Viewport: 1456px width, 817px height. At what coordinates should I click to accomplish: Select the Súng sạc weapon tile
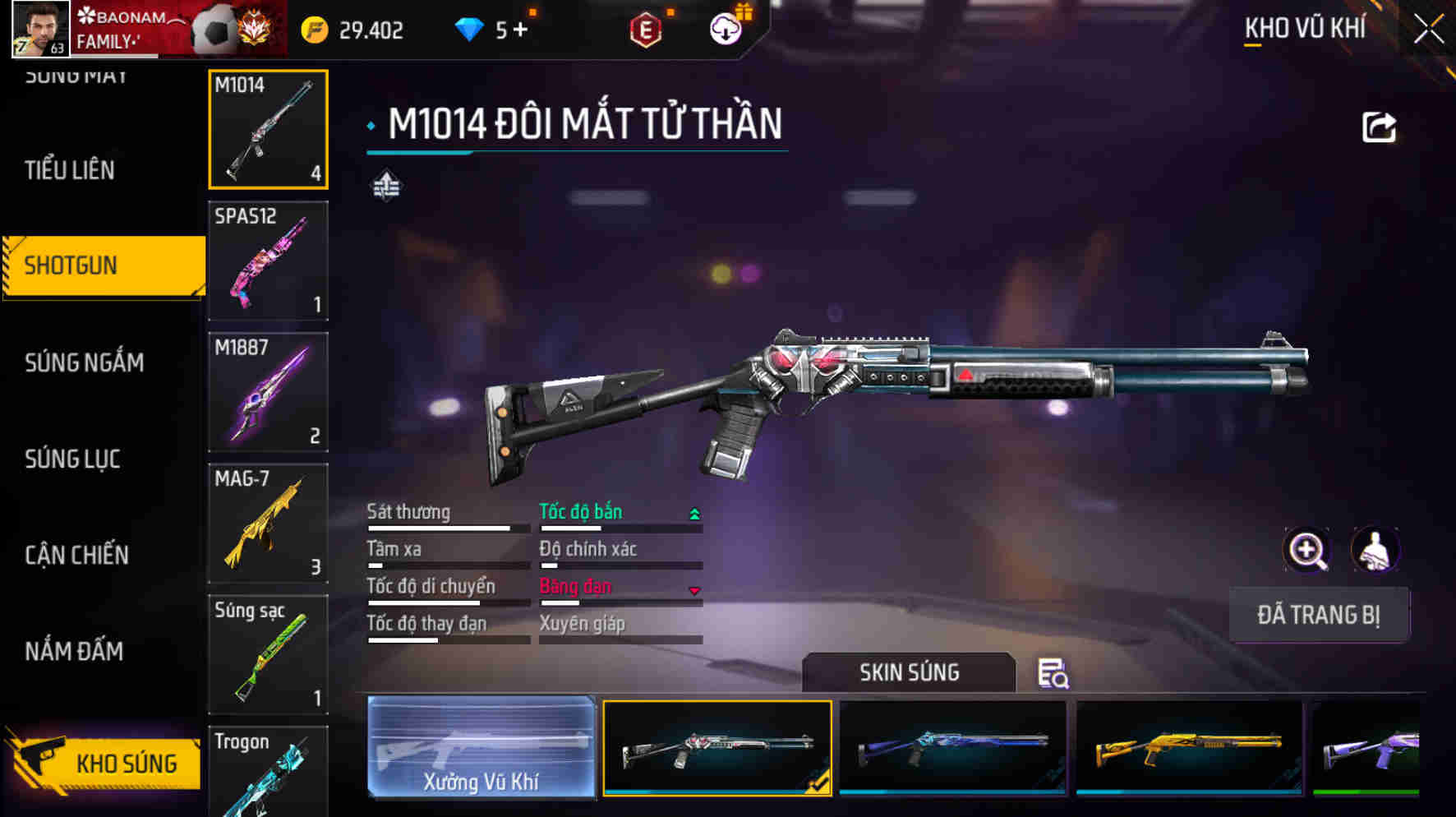(268, 655)
